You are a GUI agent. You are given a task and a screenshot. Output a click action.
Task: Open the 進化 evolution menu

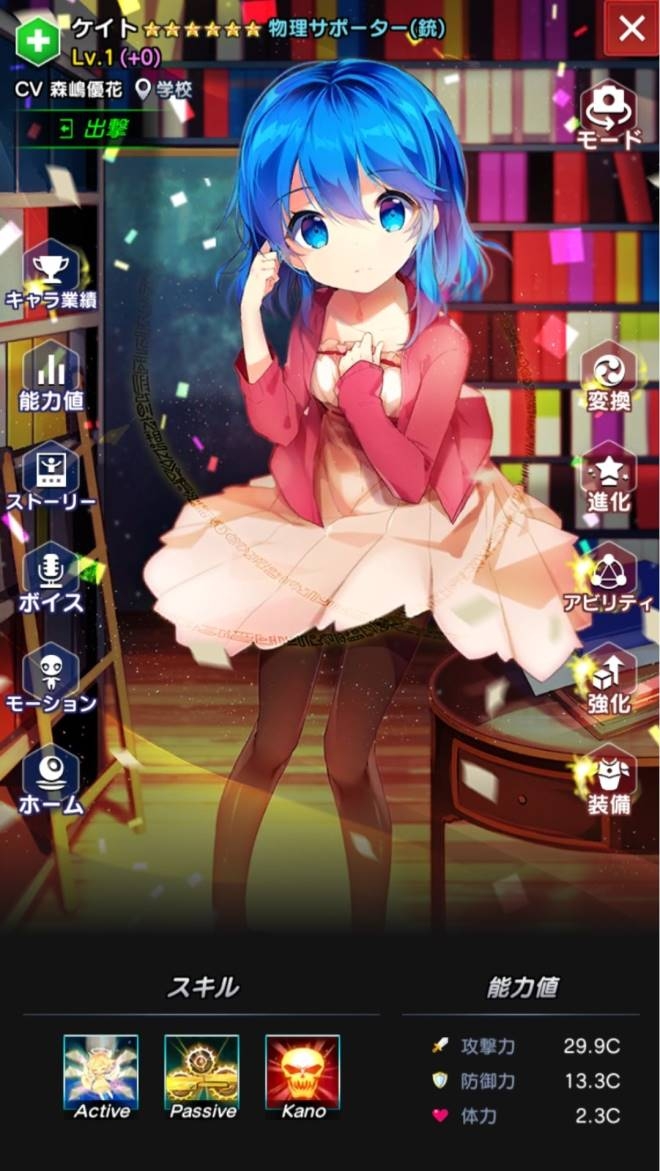tap(609, 479)
